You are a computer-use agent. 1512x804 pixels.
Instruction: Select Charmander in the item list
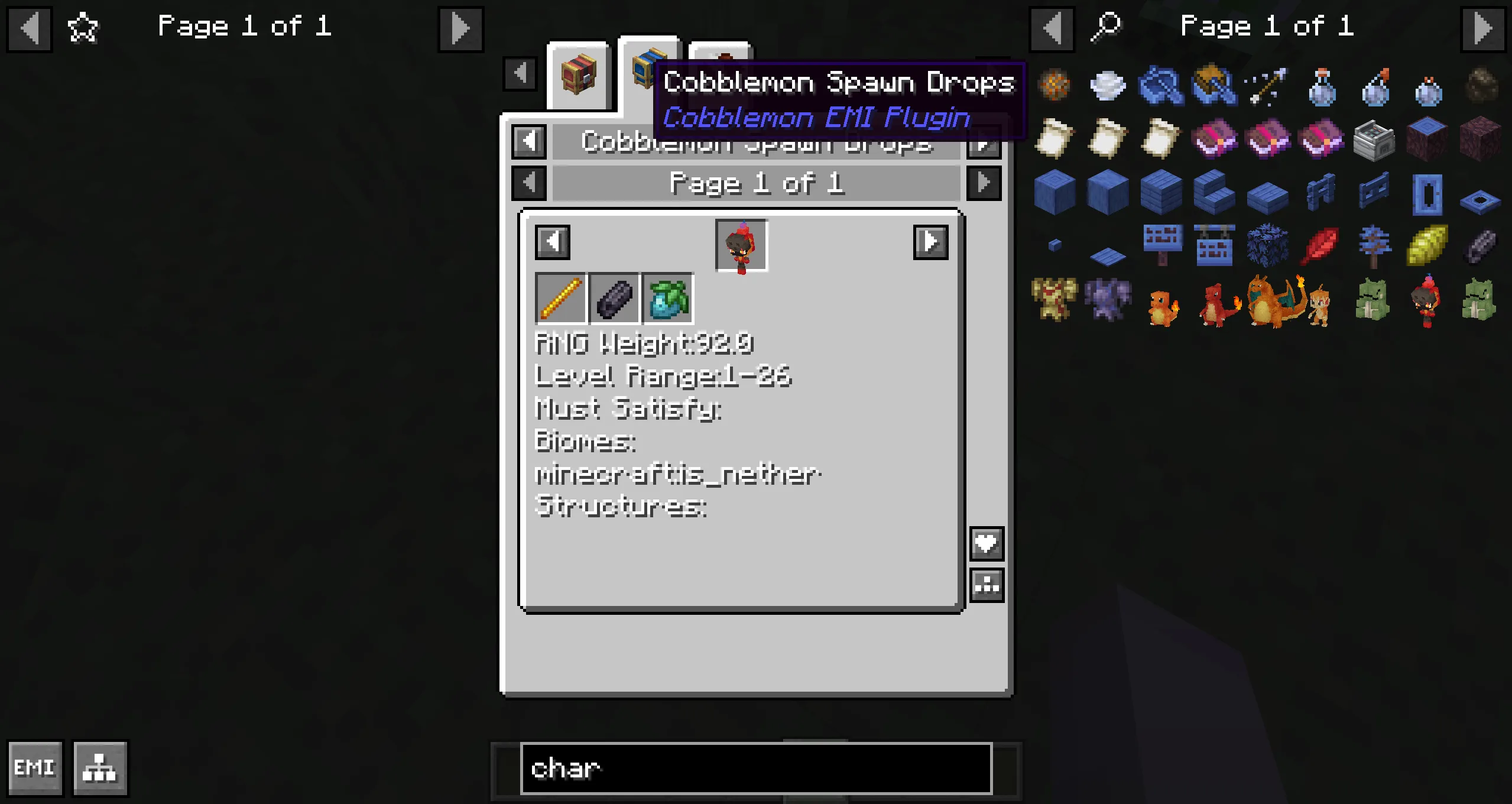coord(1161,306)
